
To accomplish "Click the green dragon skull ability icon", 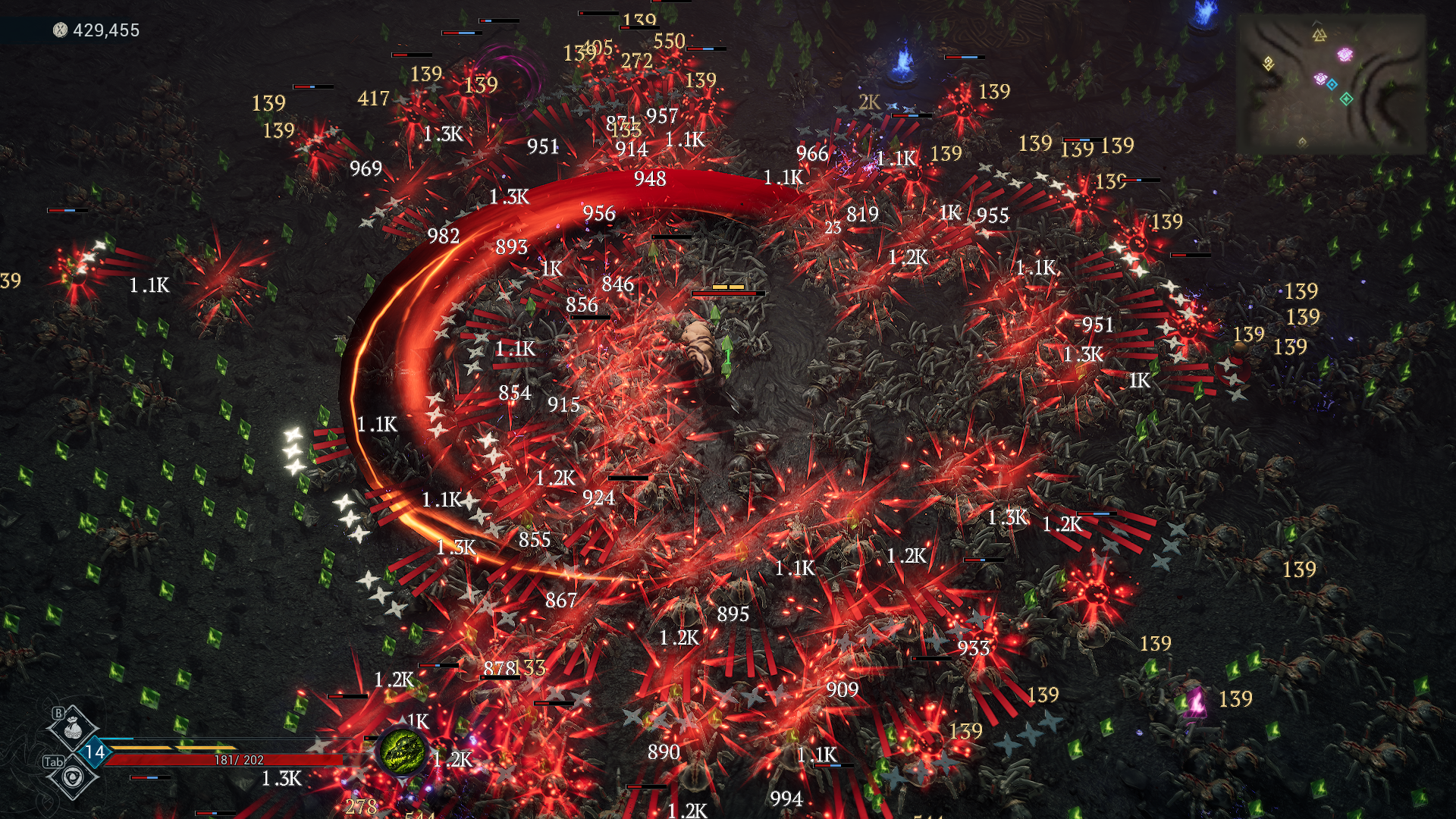I will tap(403, 752).
